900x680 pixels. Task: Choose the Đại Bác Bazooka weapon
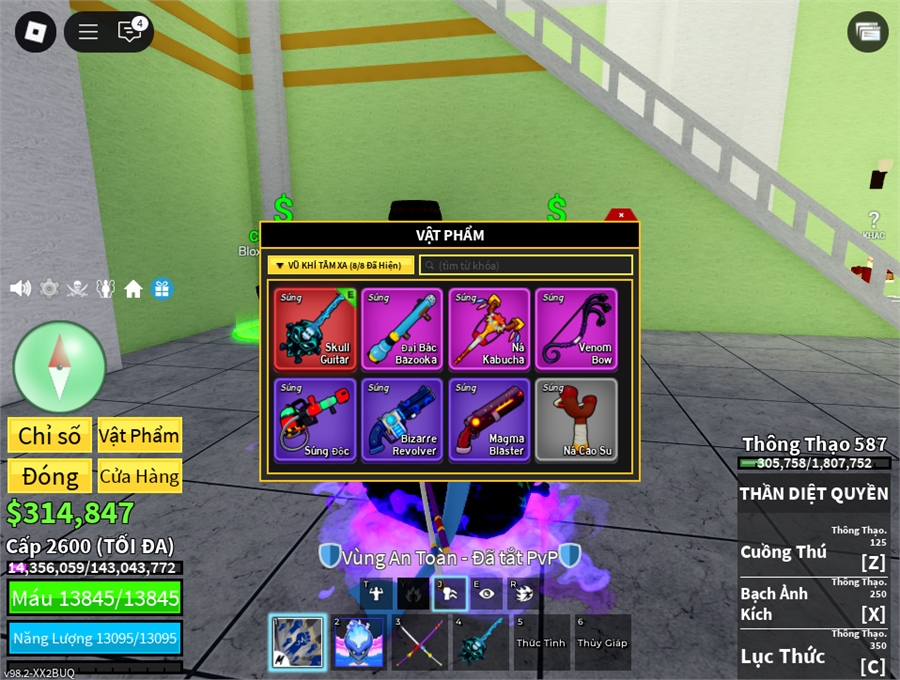[401, 329]
